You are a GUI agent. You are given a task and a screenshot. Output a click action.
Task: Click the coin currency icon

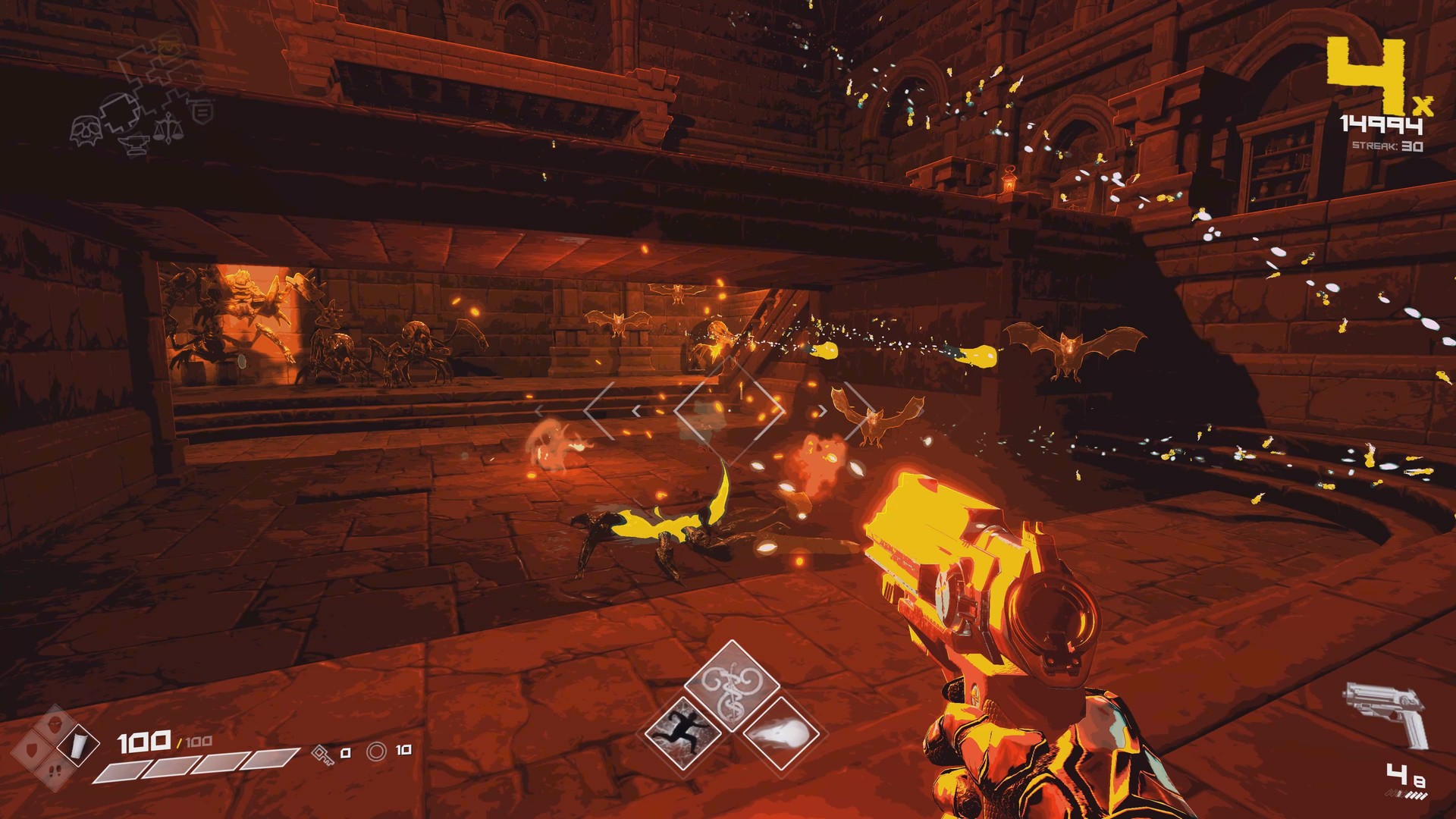click(x=377, y=751)
